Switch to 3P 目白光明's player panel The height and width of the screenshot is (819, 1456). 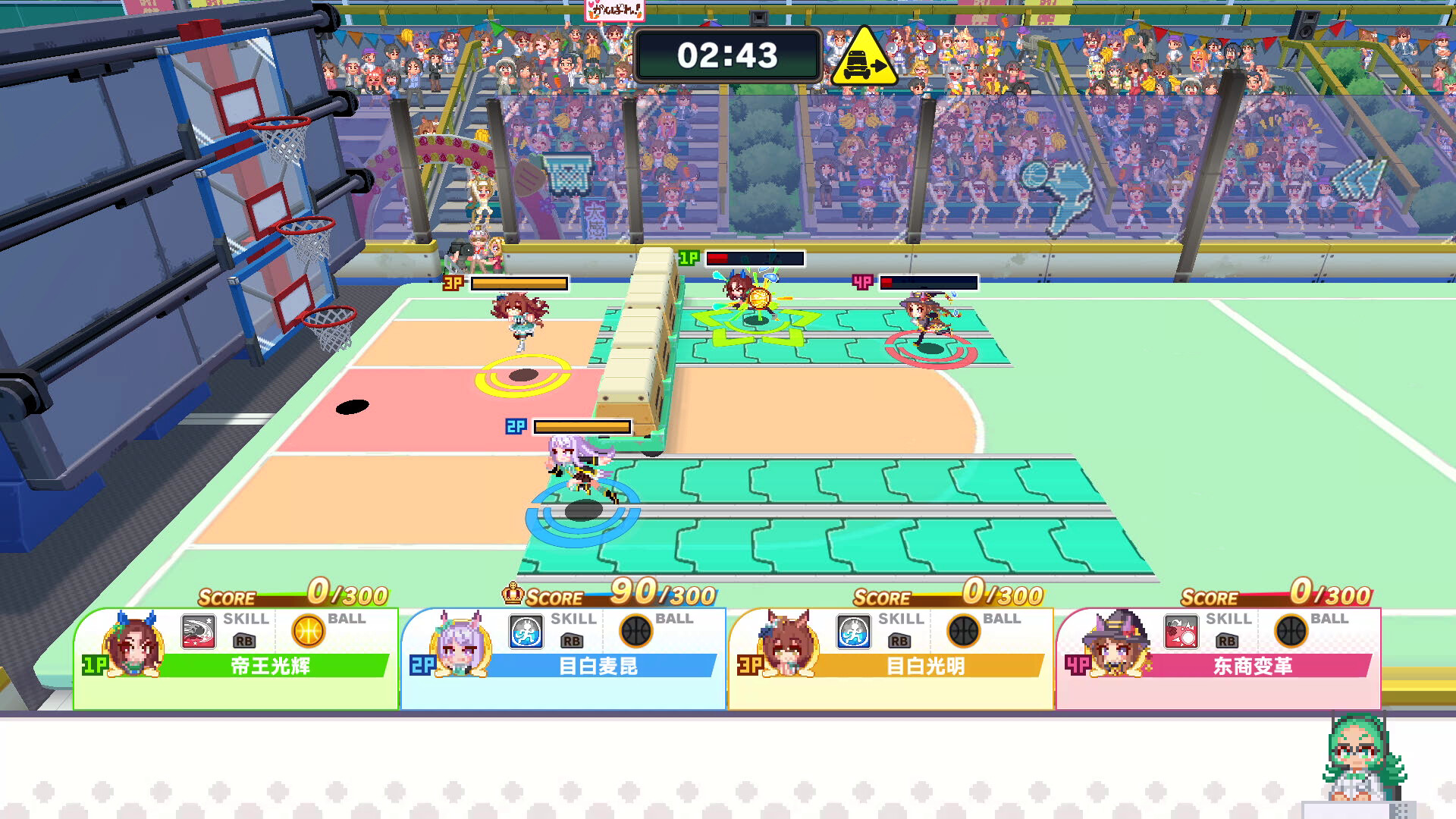click(892, 667)
